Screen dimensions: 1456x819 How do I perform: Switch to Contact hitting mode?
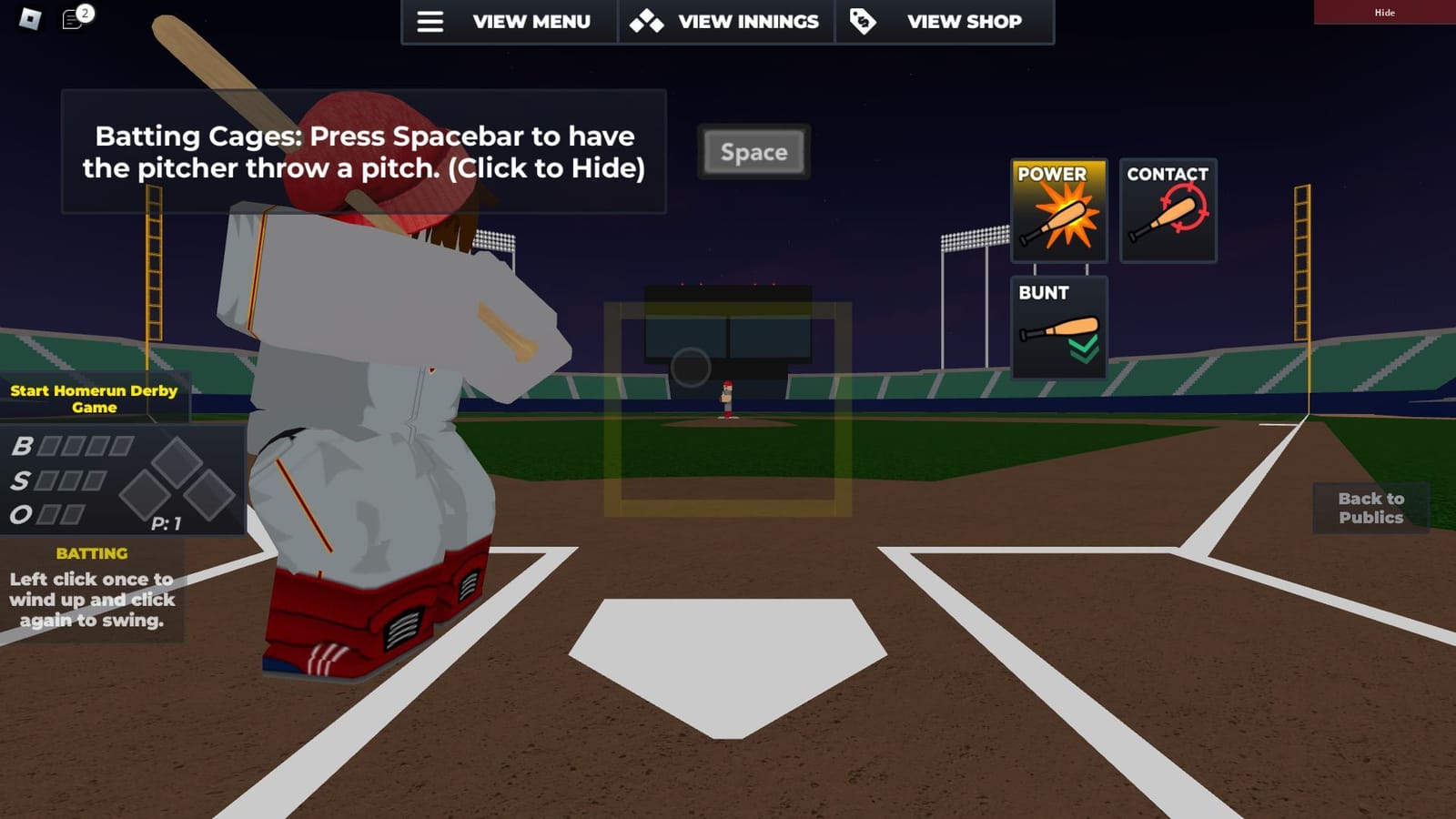[x=1168, y=209]
